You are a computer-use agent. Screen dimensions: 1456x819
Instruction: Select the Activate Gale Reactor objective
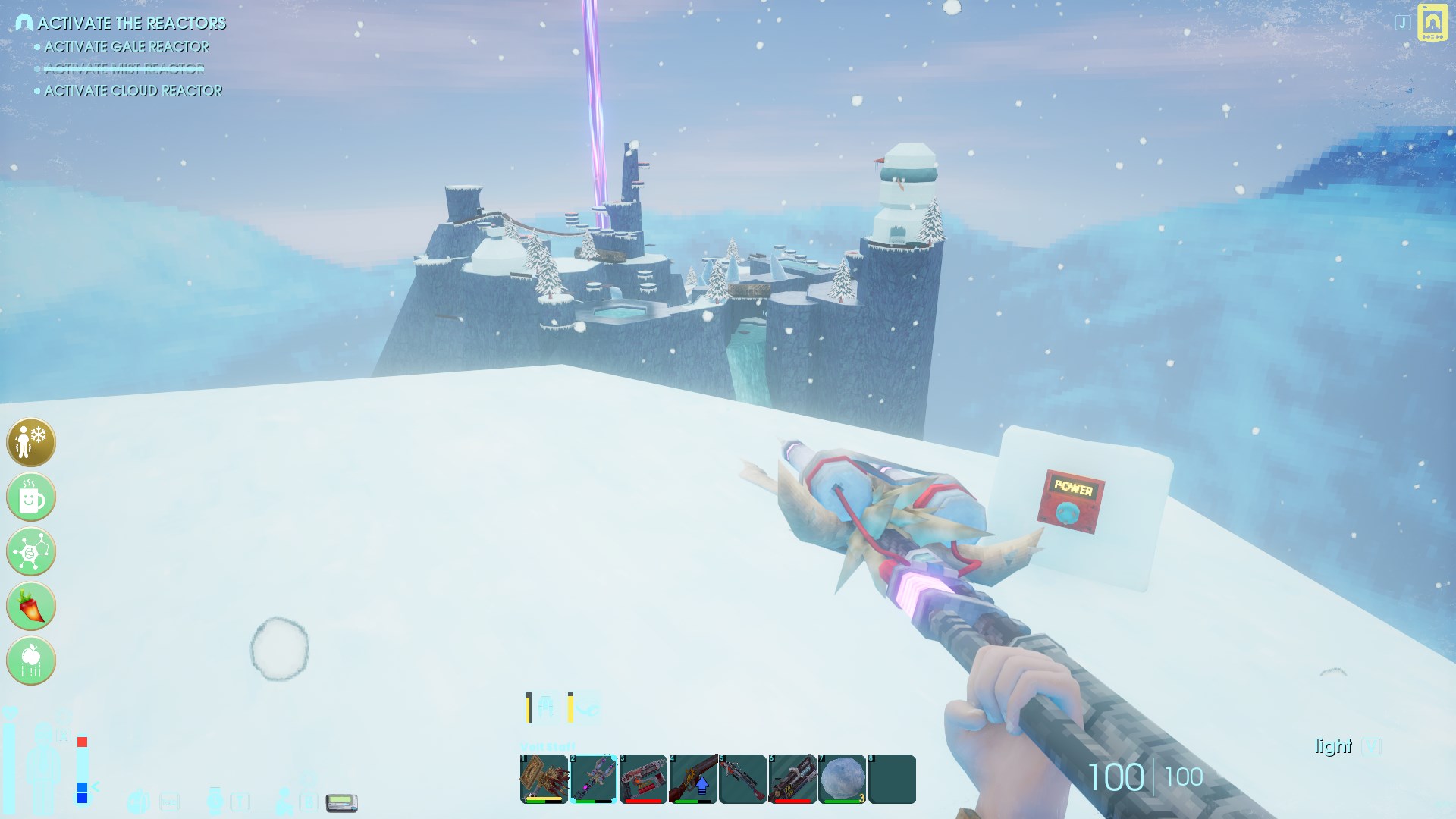127,47
